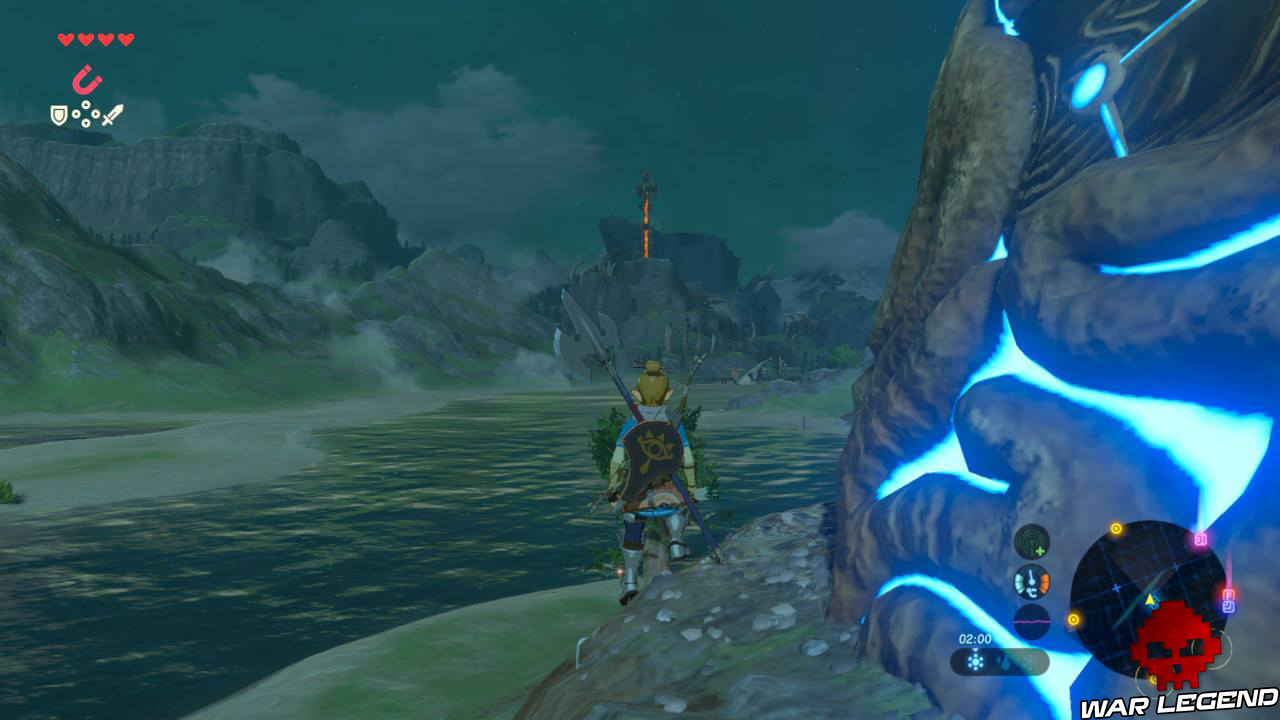The height and width of the screenshot is (720, 1280).
Task: Click the temperature gauge icon
Action: point(1031,580)
